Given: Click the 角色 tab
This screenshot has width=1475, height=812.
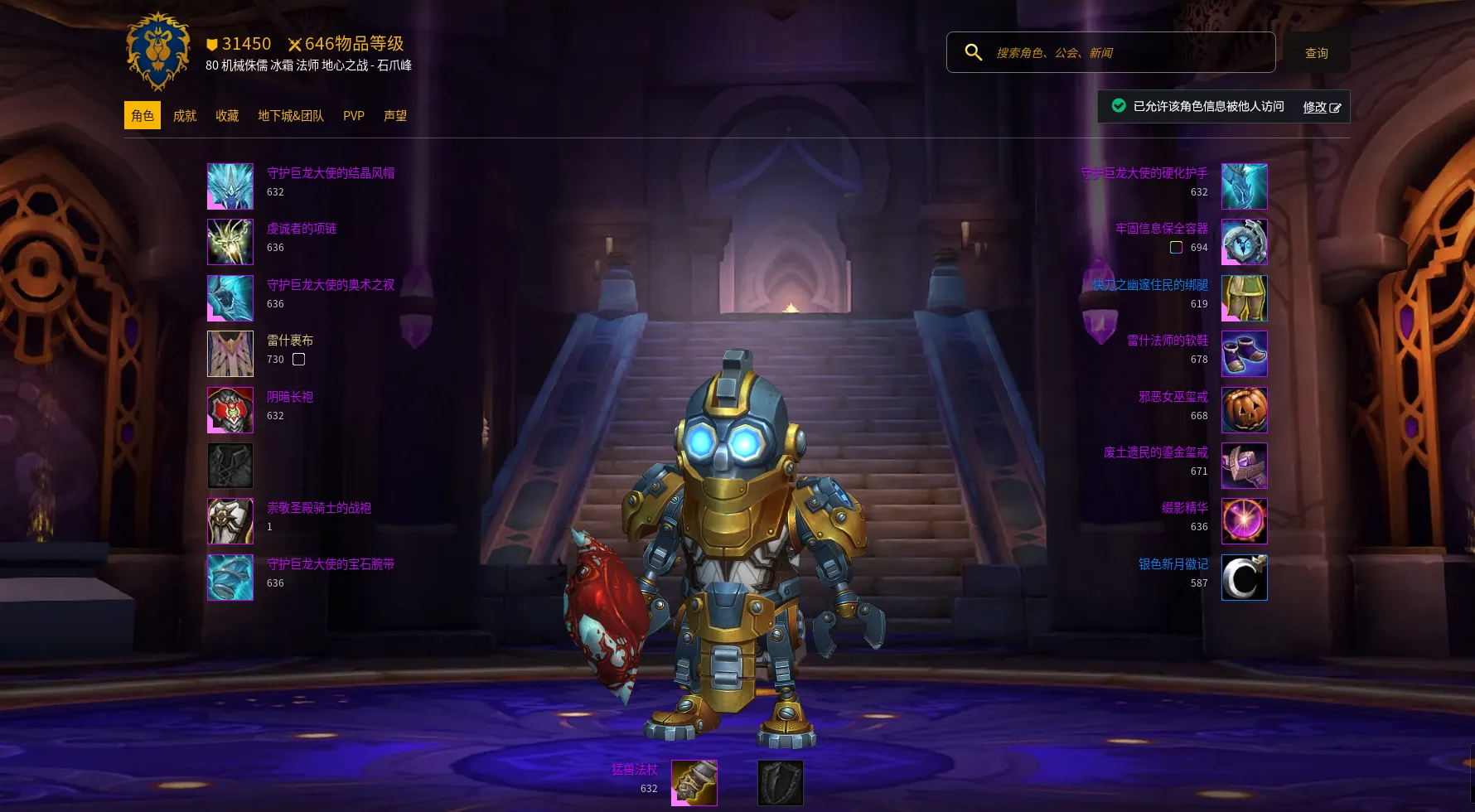Looking at the screenshot, I should (143, 116).
